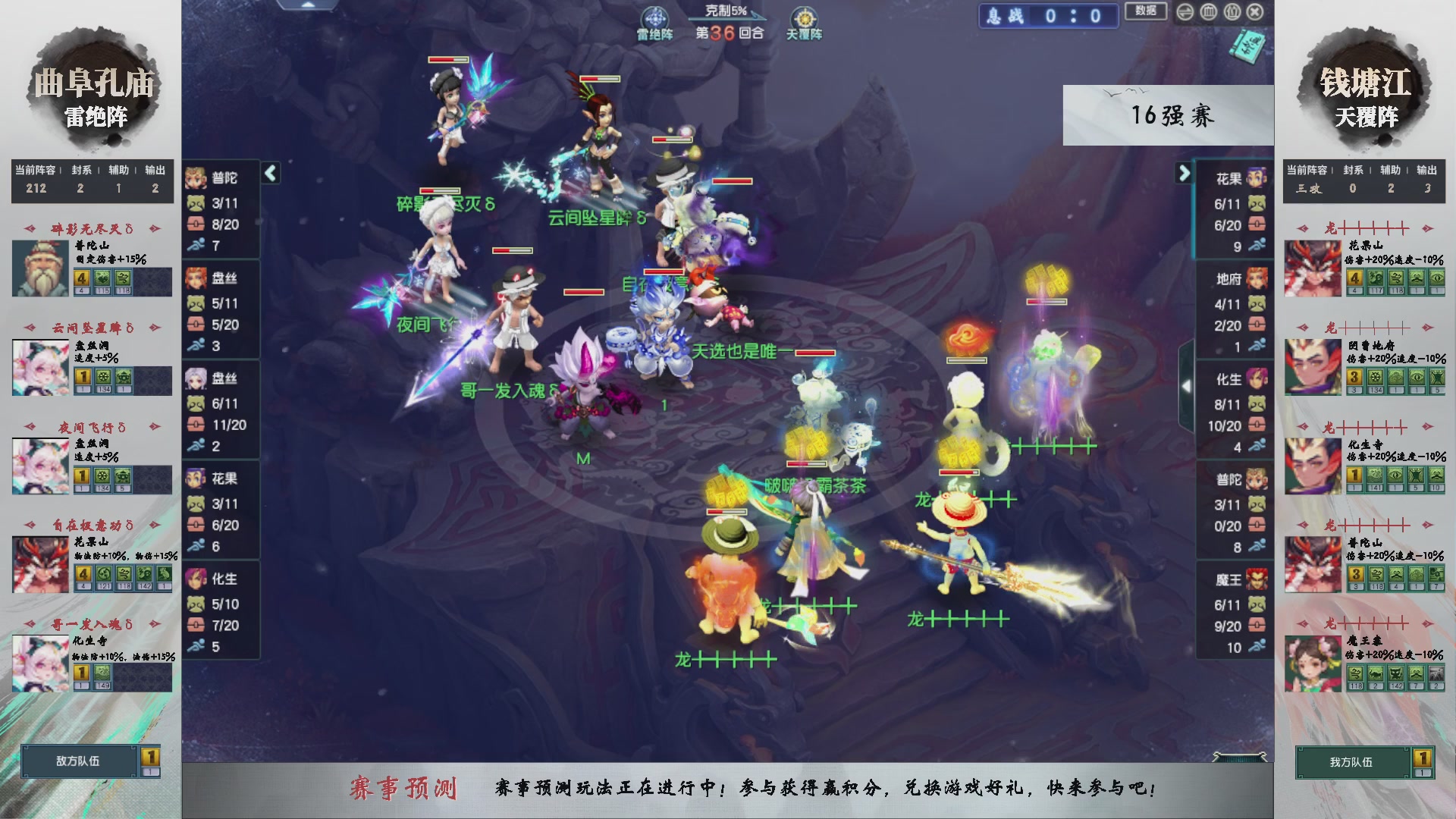Select the 天覆阵 formation icon at top center
Image resolution: width=1456 pixels, height=819 pixels.
(804, 17)
